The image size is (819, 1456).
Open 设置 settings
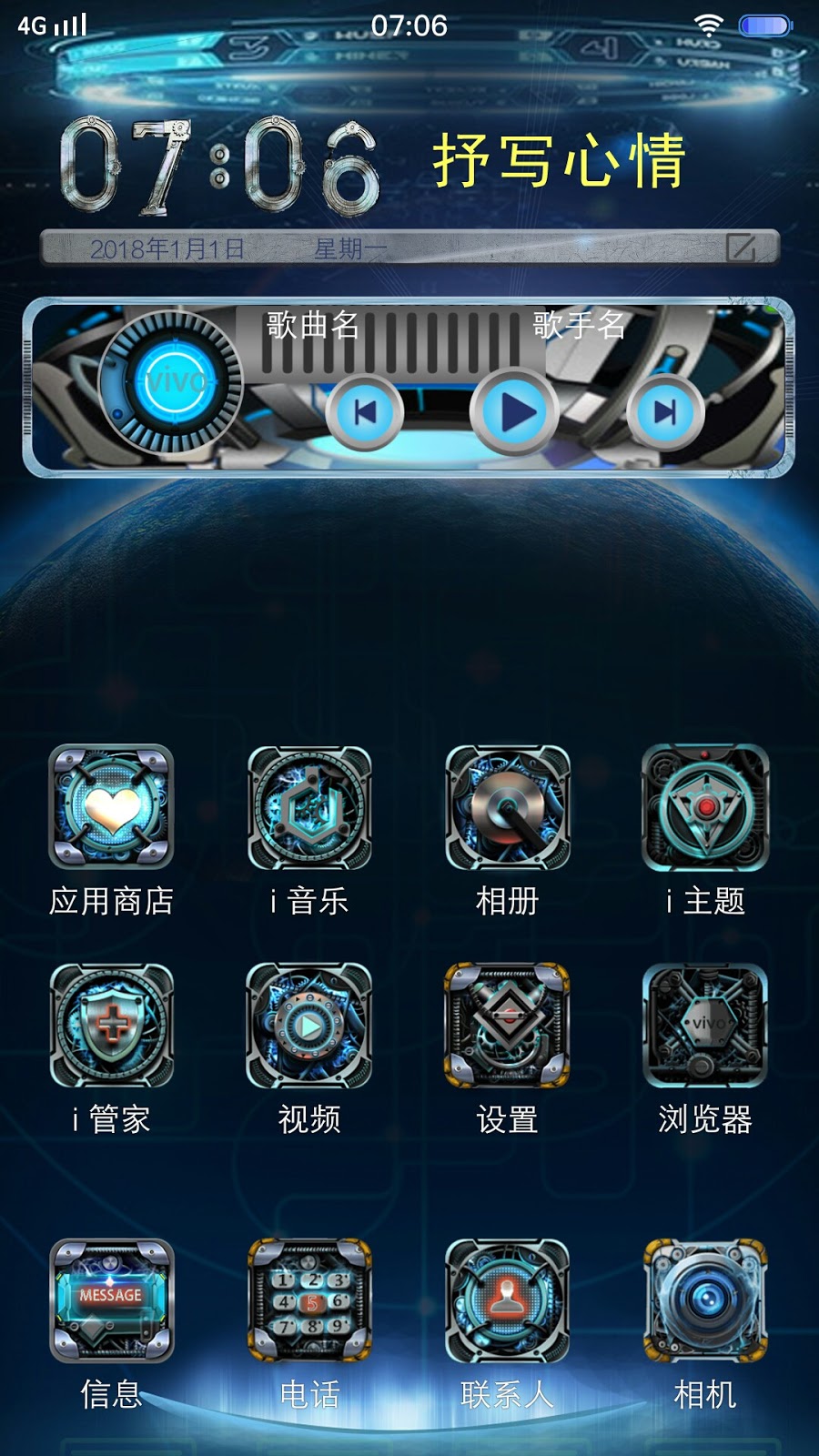(508, 1026)
